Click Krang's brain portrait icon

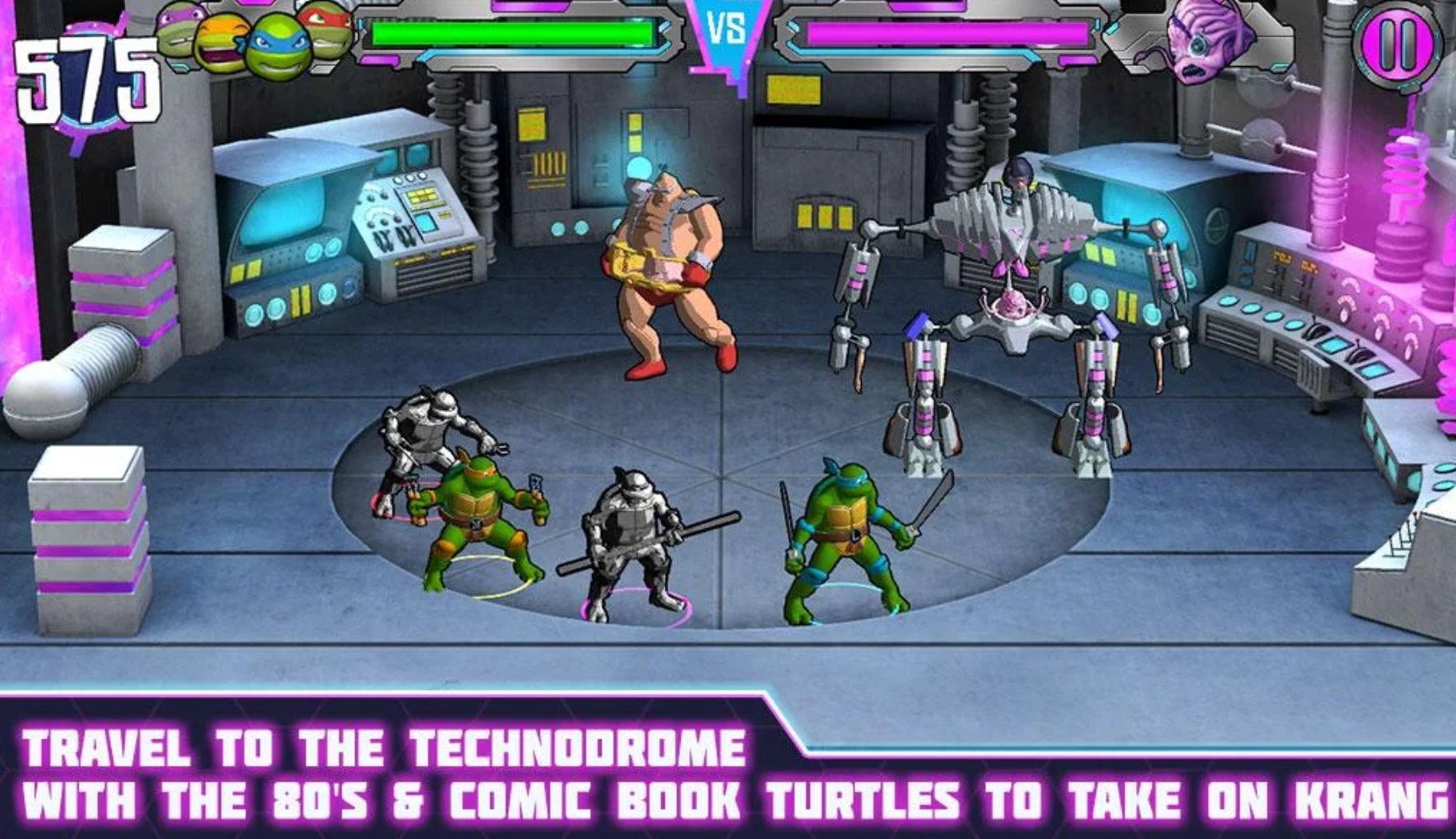[1204, 40]
